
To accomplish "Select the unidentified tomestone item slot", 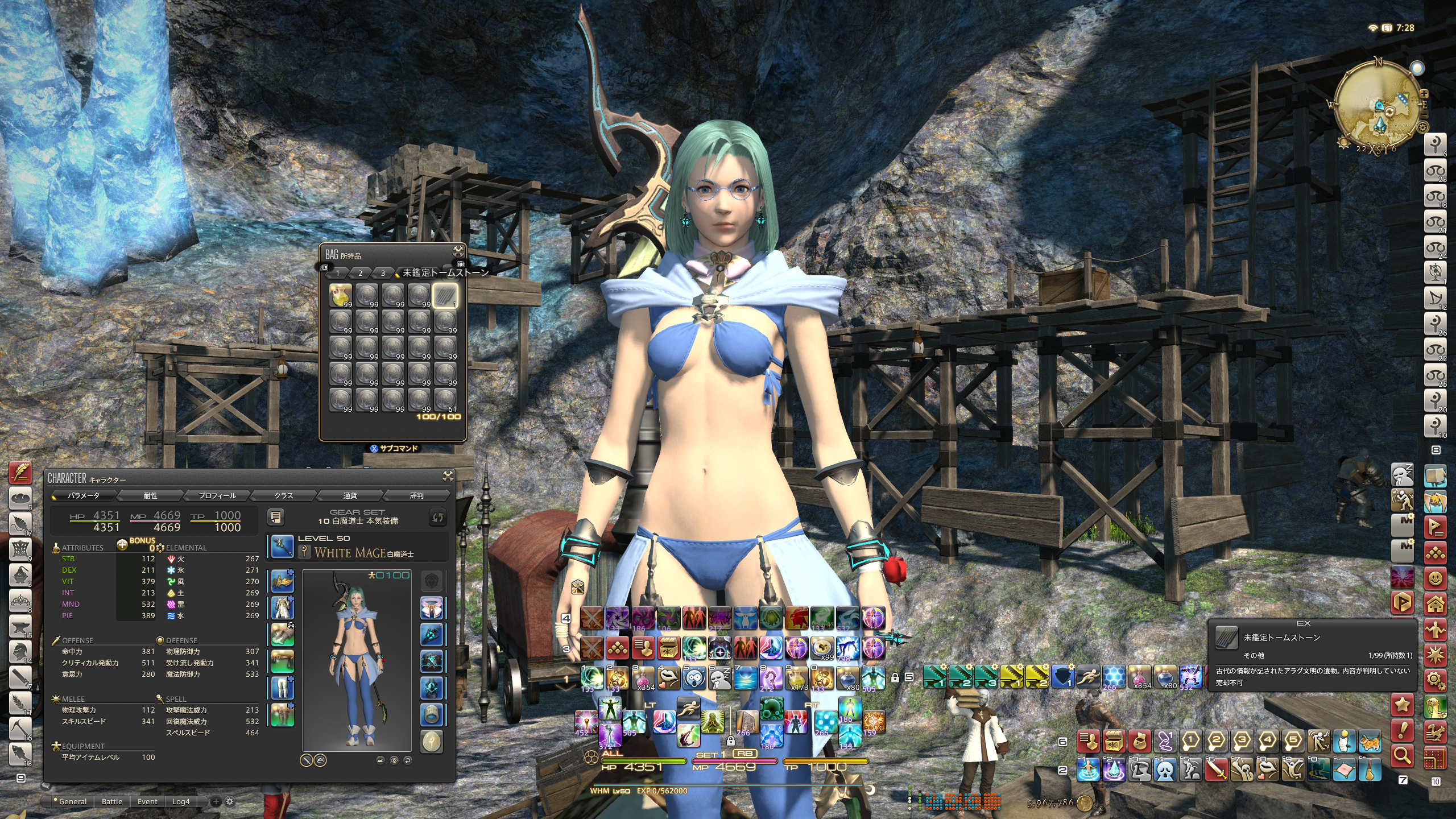I will click(445, 296).
